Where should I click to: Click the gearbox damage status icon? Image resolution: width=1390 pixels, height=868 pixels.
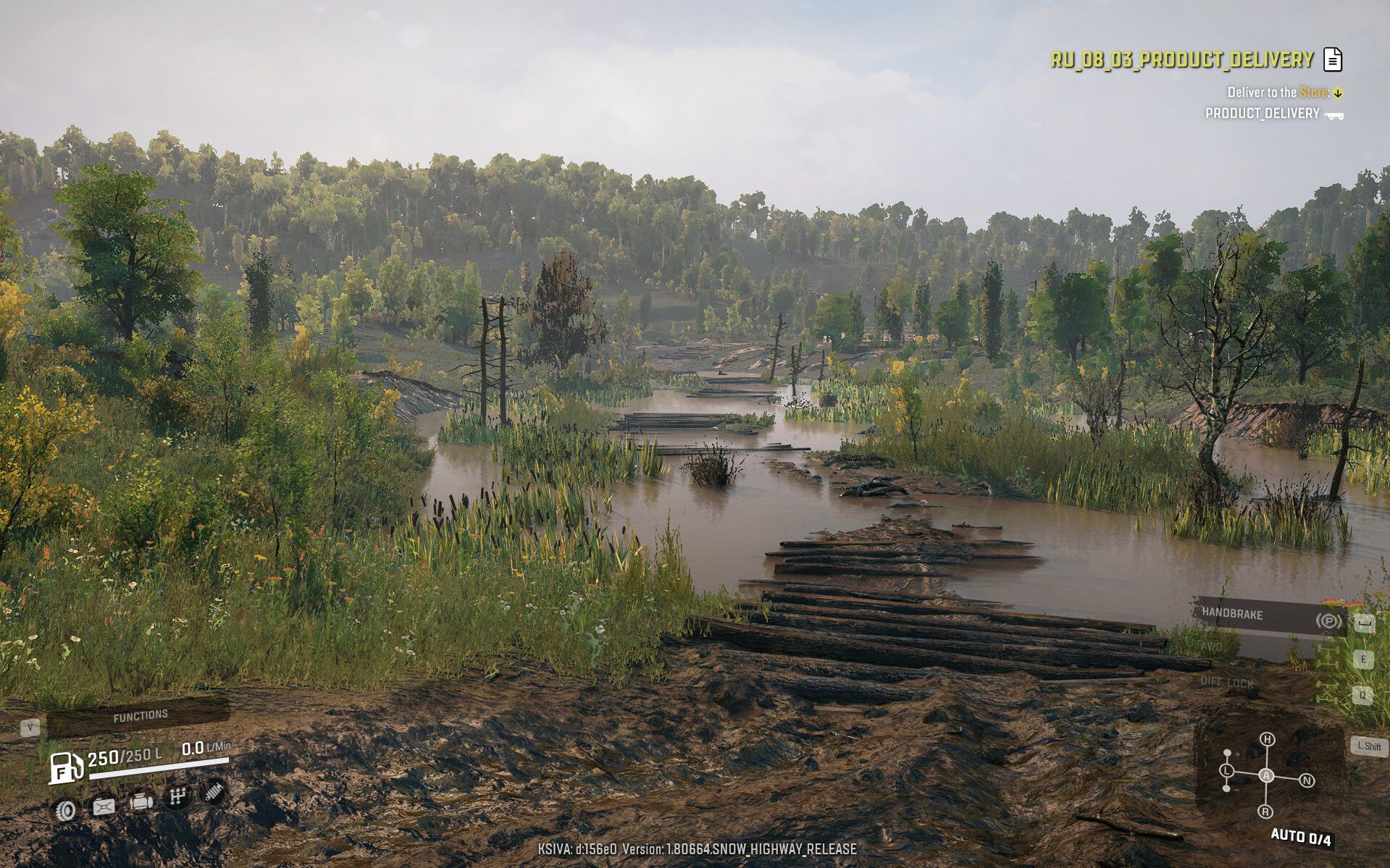click(x=177, y=797)
